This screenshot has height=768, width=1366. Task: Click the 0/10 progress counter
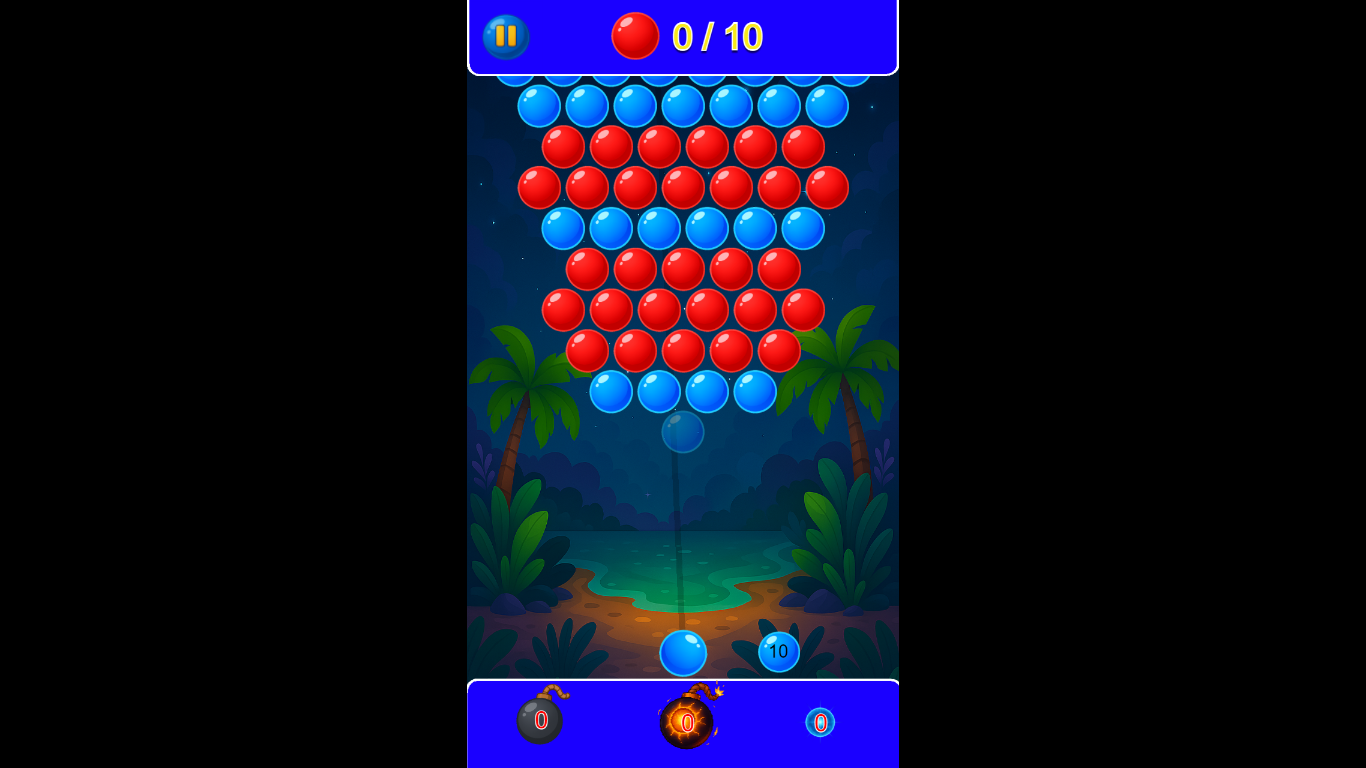pyautogui.click(x=717, y=37)
